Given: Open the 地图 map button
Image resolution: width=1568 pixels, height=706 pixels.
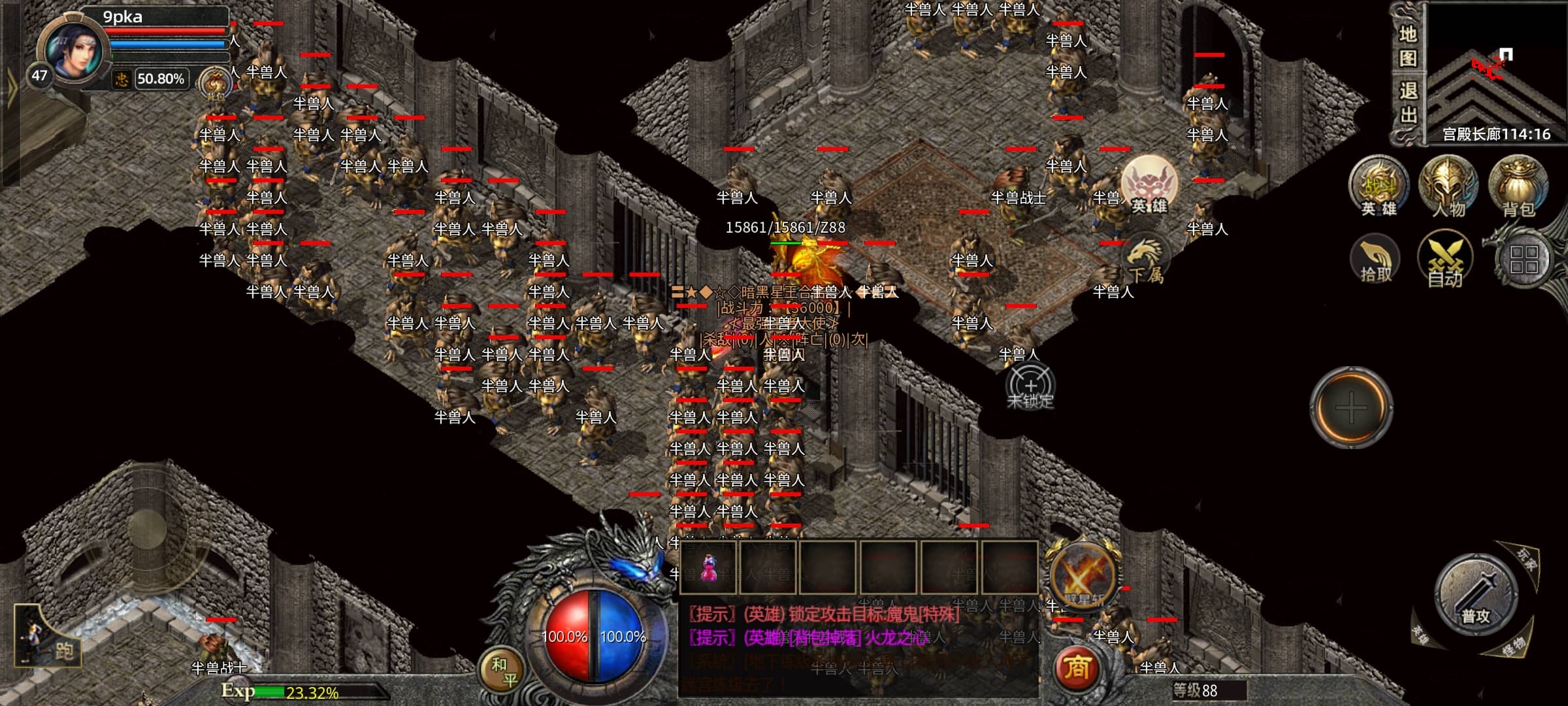Looking at the screenshot, I should (1407, 46).
